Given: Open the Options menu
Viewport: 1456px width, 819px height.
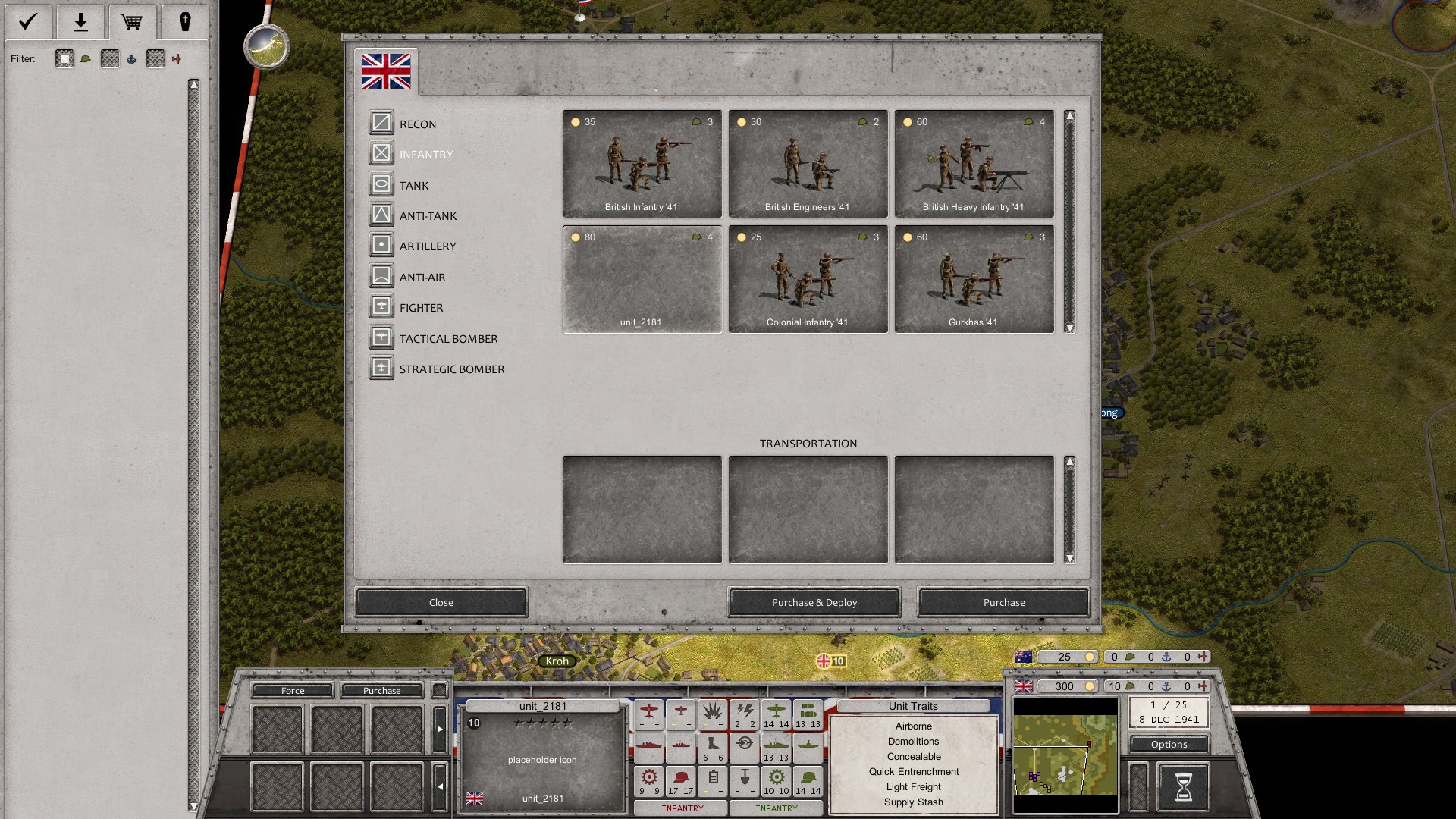Looking at the screenshot, I should (1169, 744).
